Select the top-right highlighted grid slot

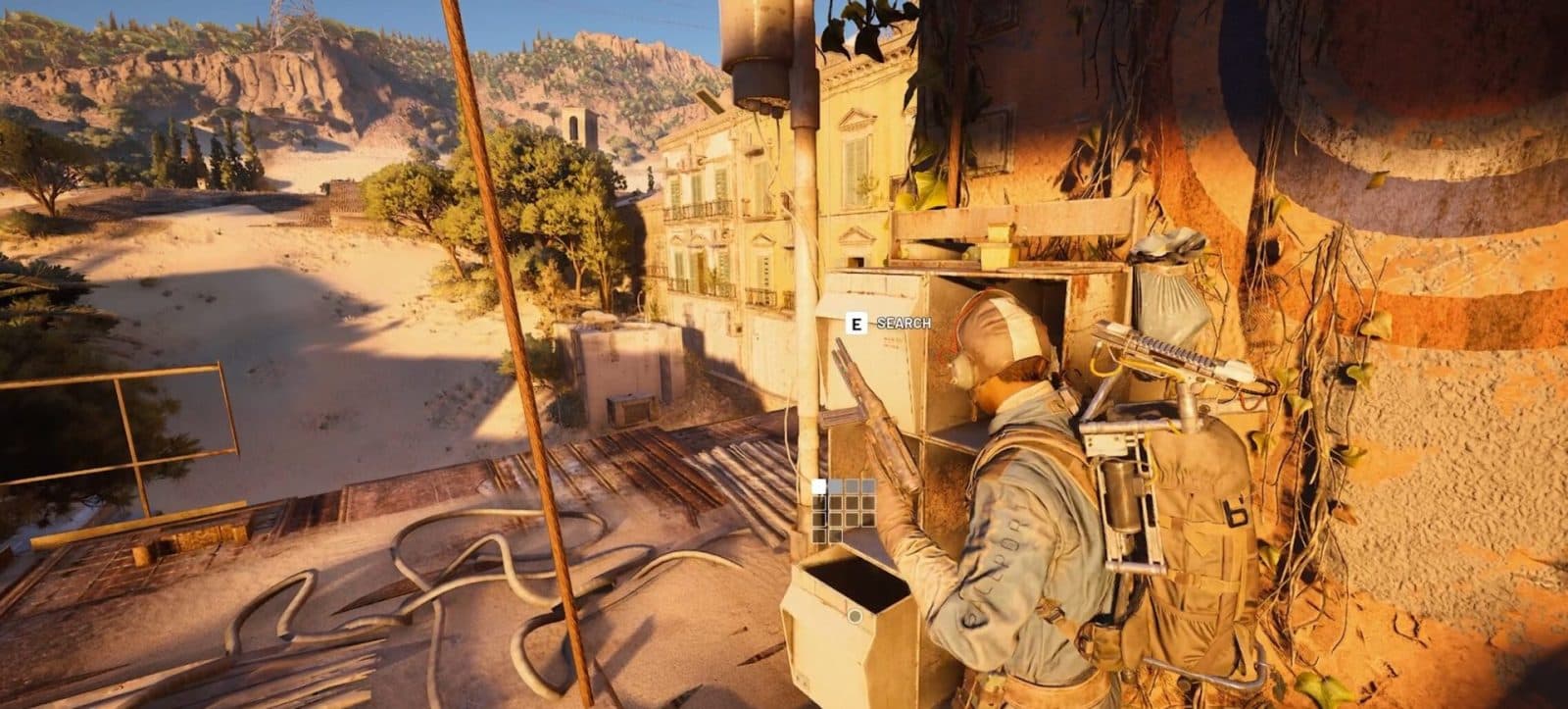click(869, 485)
